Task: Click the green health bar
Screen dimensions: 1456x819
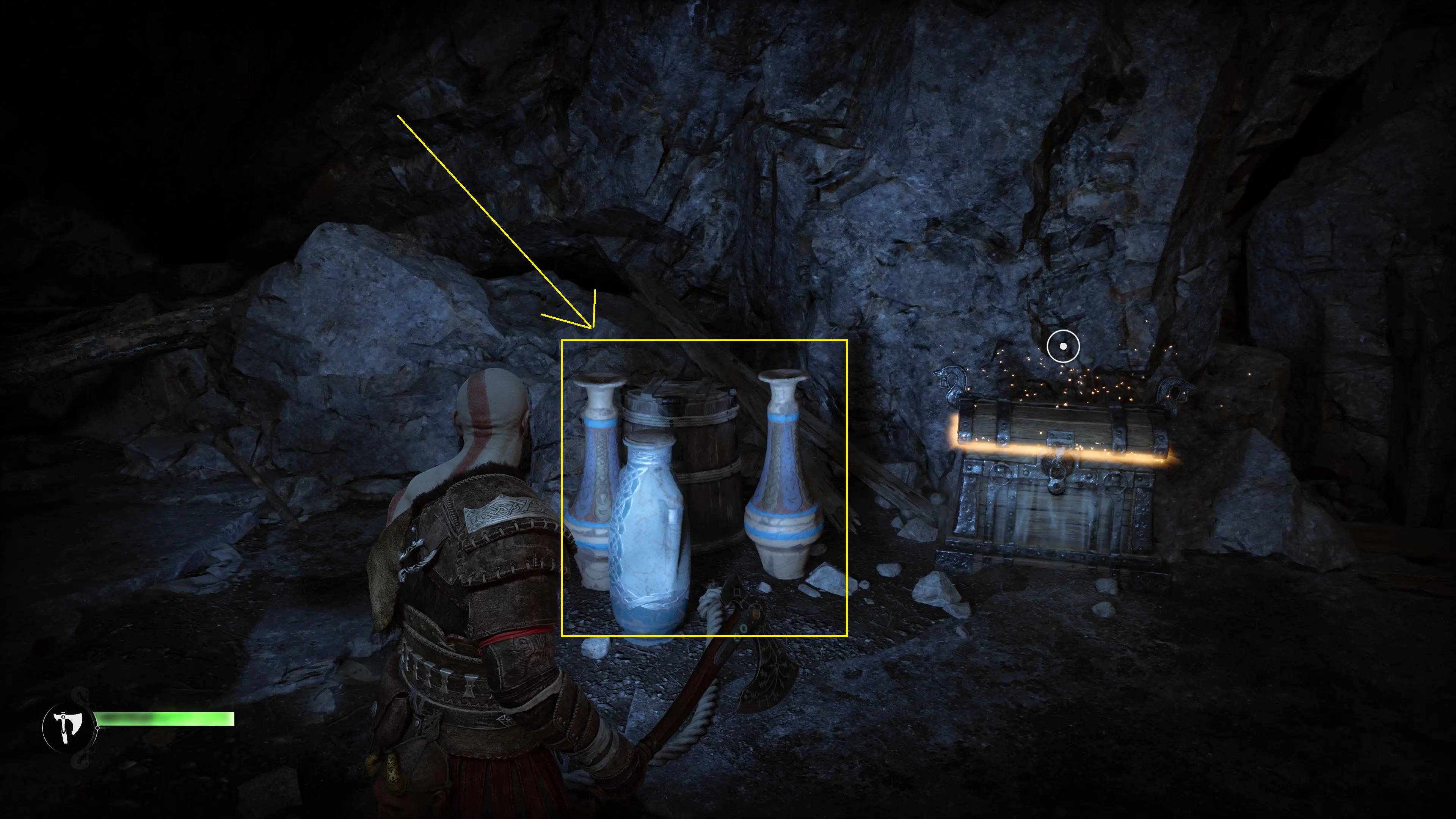Action: [x=164, y=719]
